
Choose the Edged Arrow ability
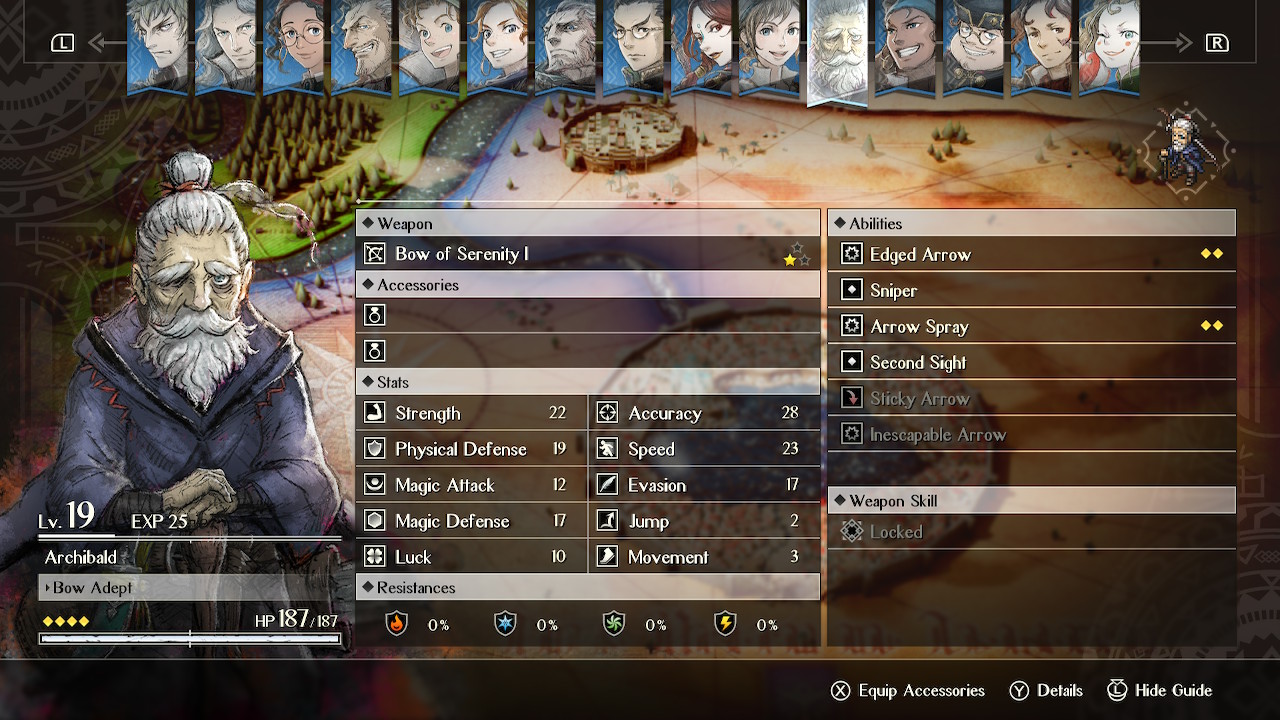coord(1031,255)
